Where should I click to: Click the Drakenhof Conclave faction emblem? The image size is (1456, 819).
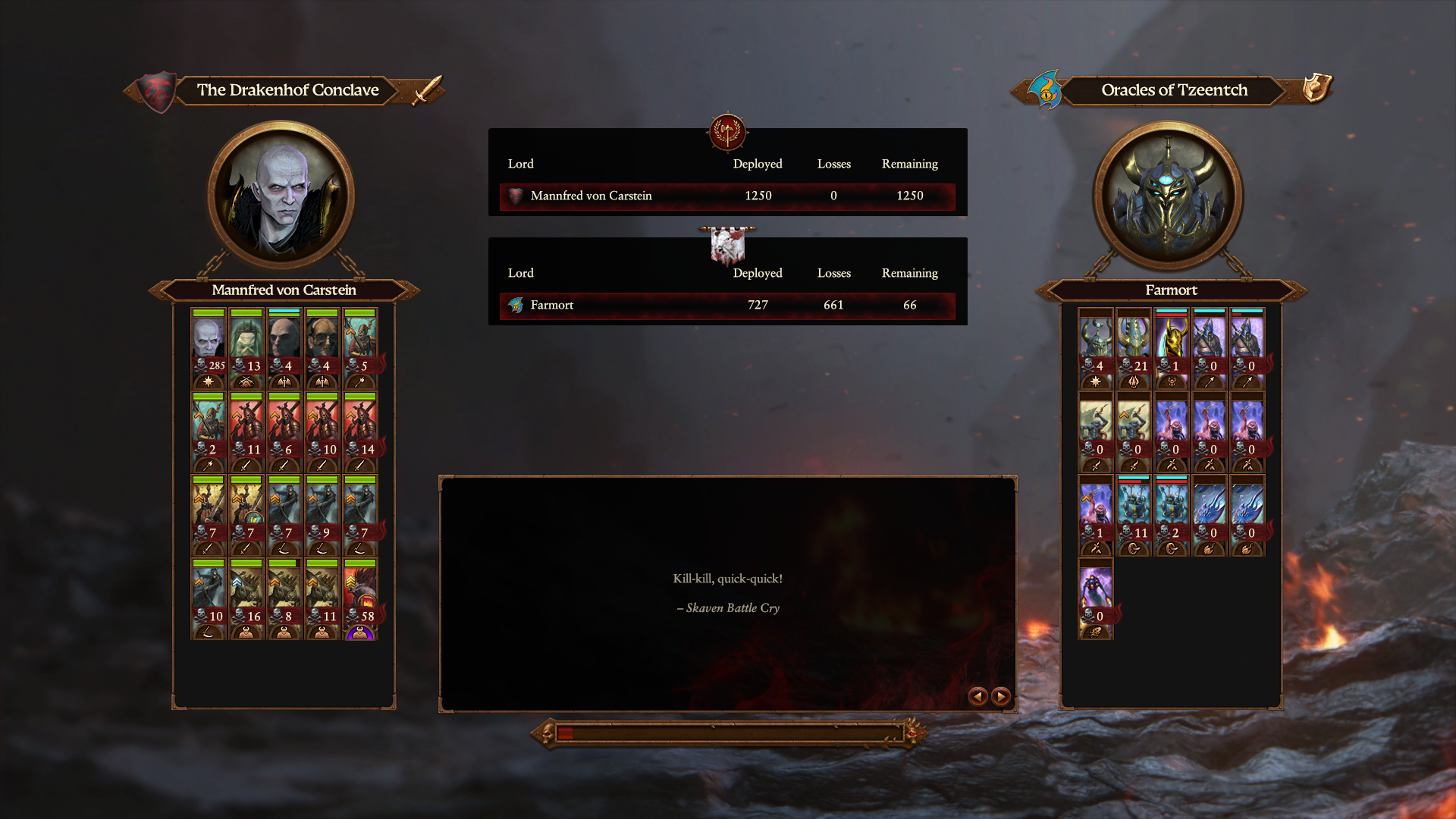158,91
